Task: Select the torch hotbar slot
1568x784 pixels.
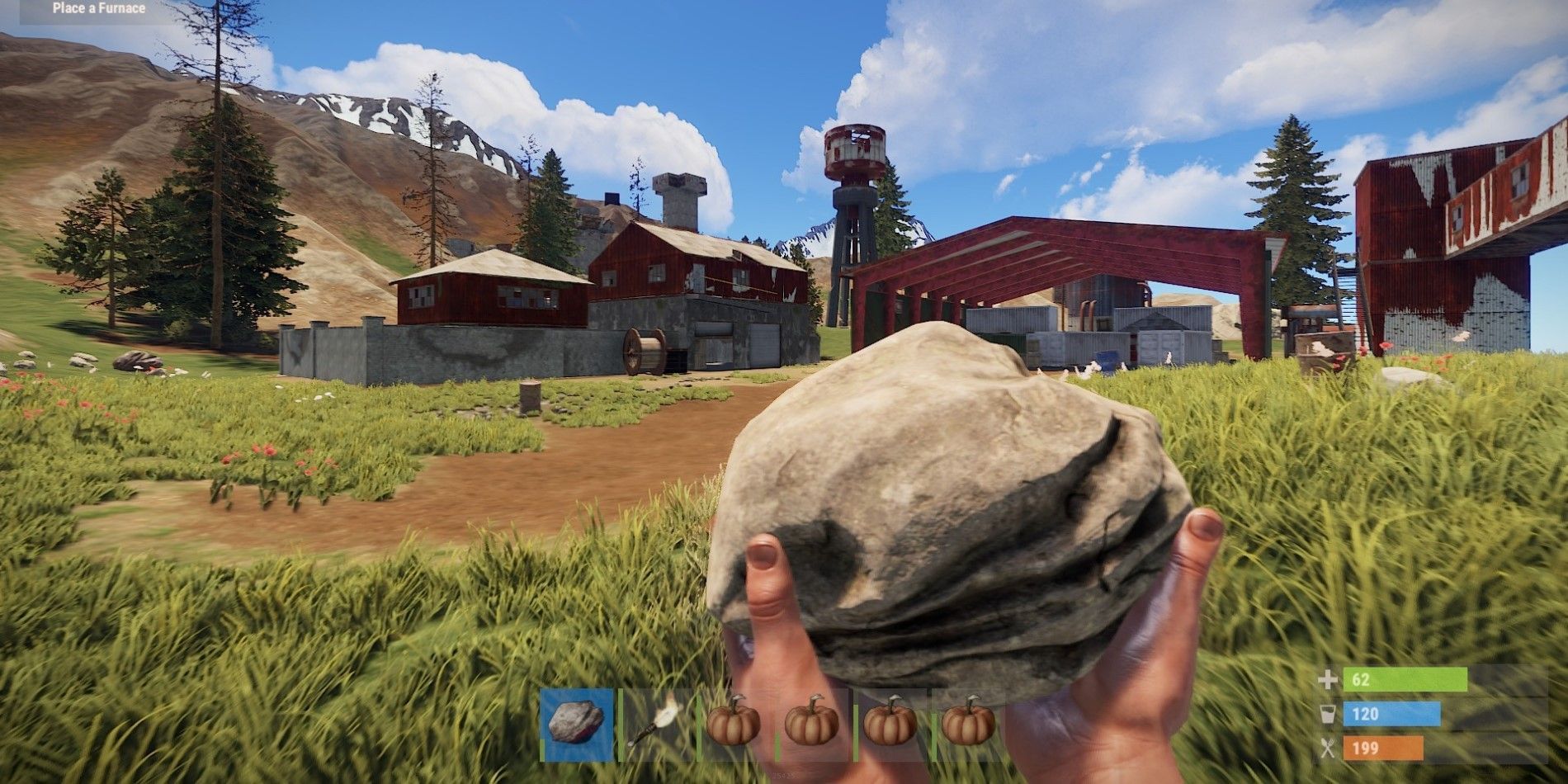Action: 655,724
